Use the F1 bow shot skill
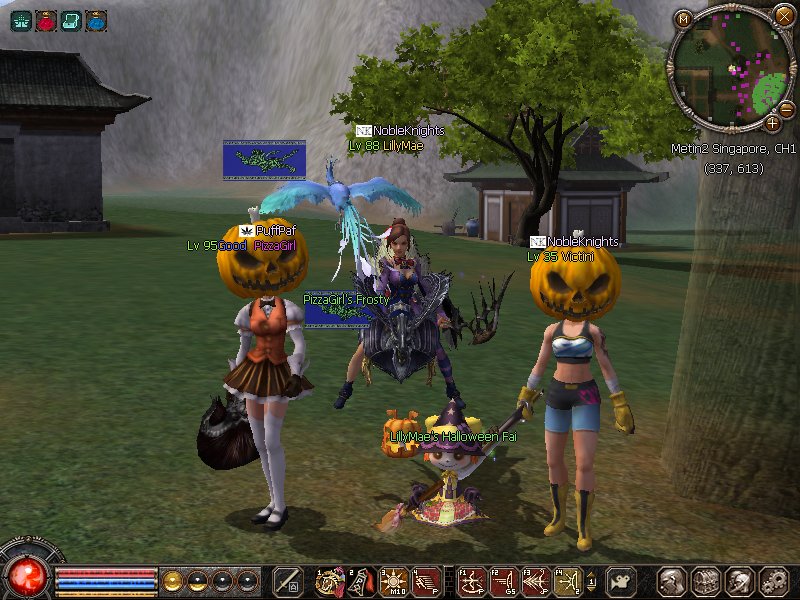The width and height of the screenshot is (800, 600). 472,581
